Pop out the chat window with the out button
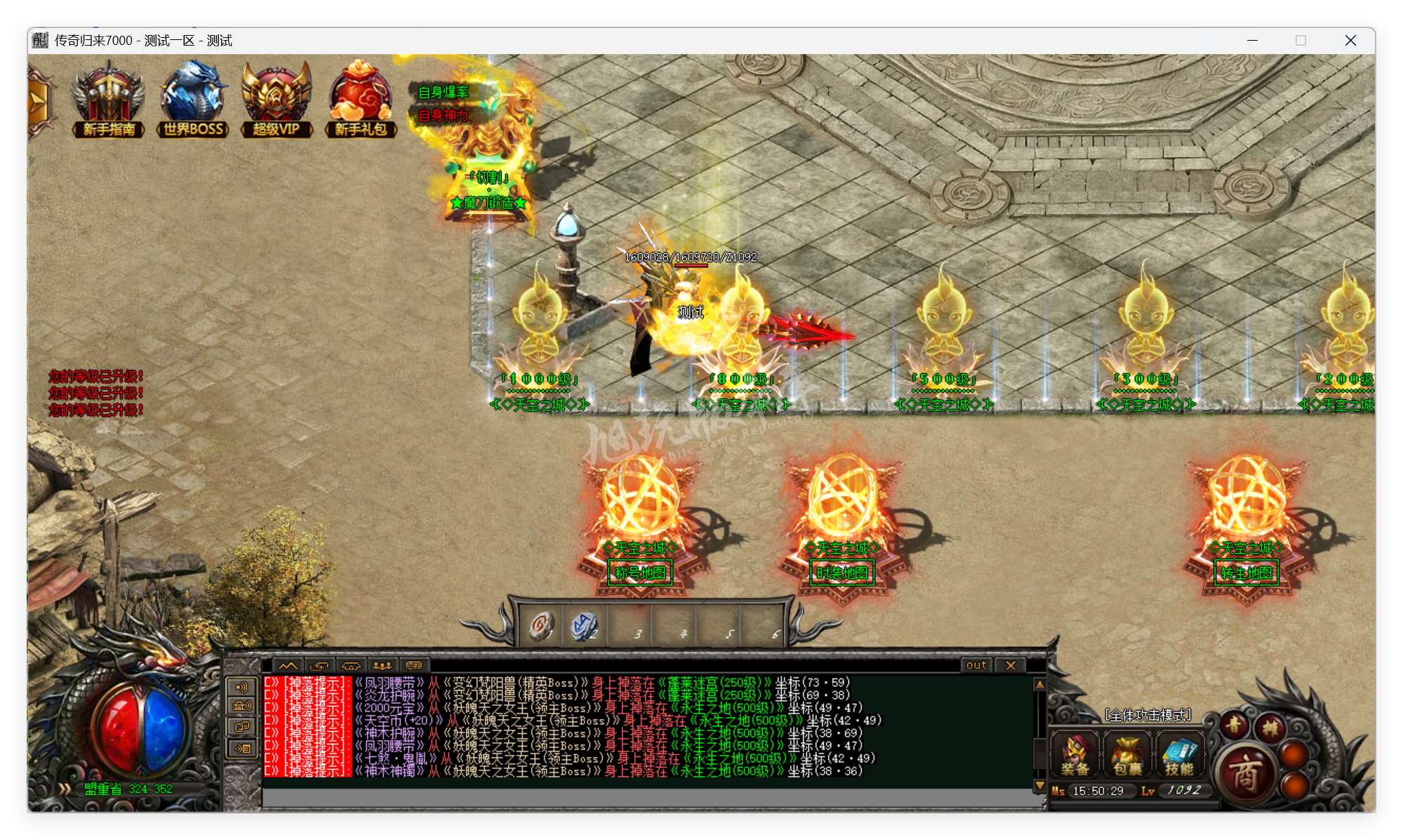The height and width of the screenshot is (840, 1403). coord(976,665)
